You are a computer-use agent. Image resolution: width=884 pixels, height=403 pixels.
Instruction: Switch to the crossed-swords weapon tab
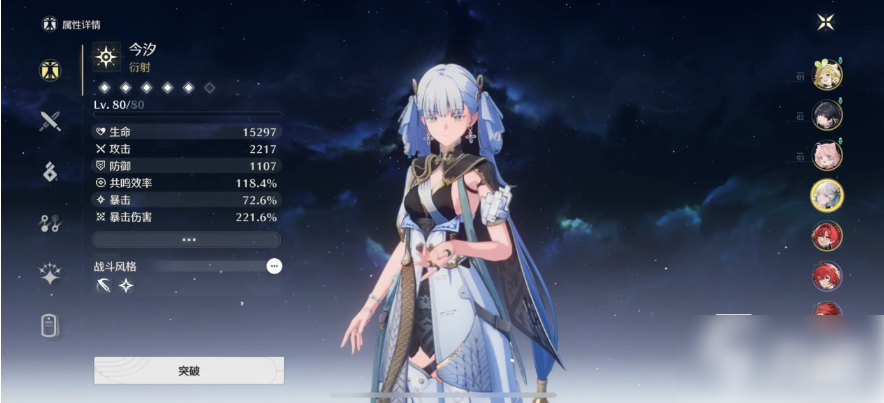click(50, 121)
